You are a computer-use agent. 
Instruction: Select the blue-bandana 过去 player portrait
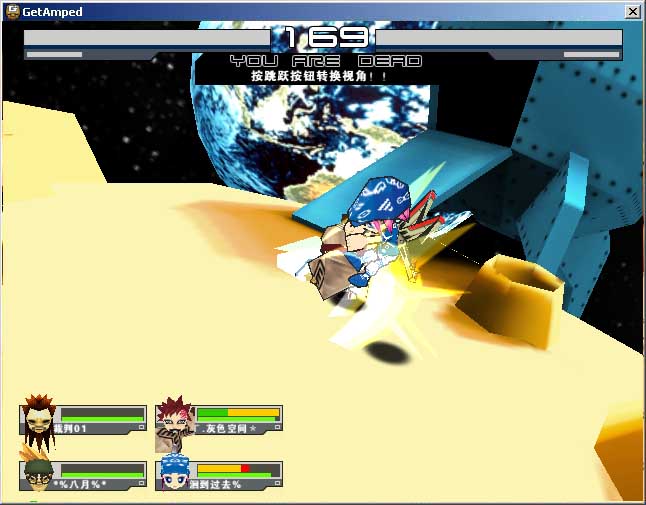point(175,473)
